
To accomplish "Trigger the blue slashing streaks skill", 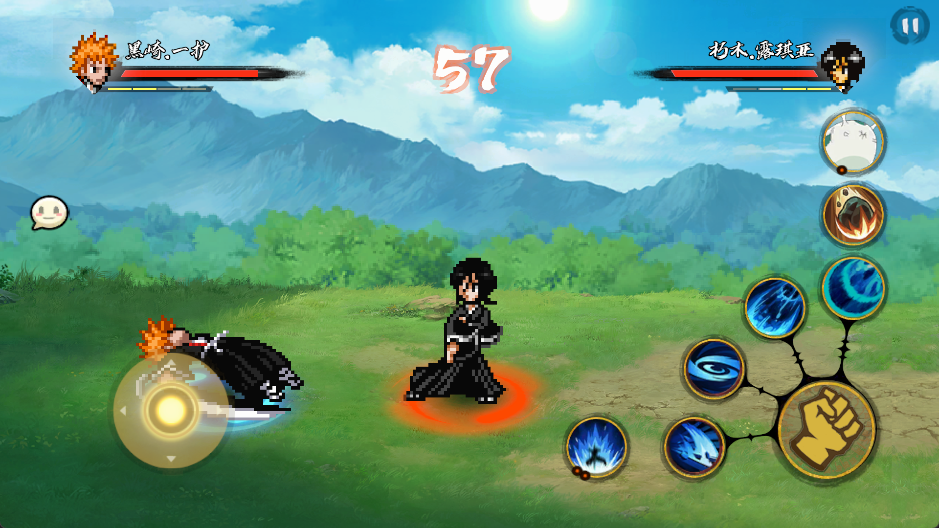I will coord(775,307).
